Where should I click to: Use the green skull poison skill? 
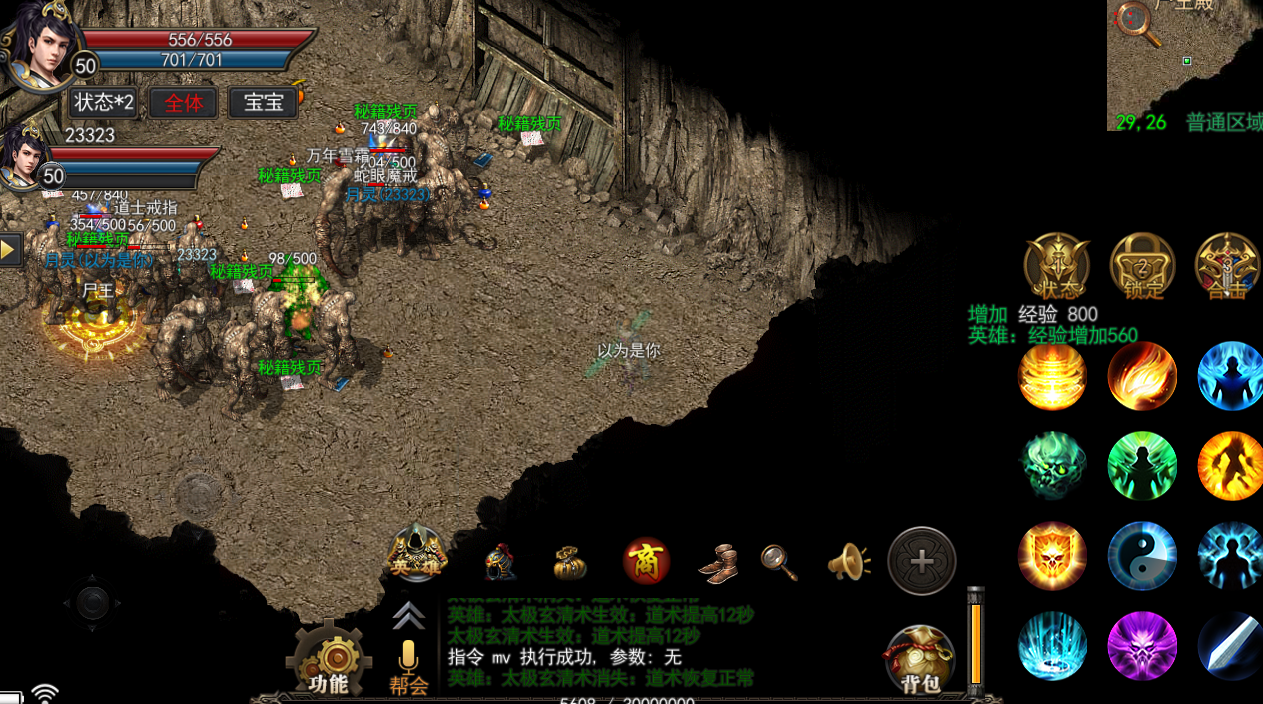tap(1052, 466)
